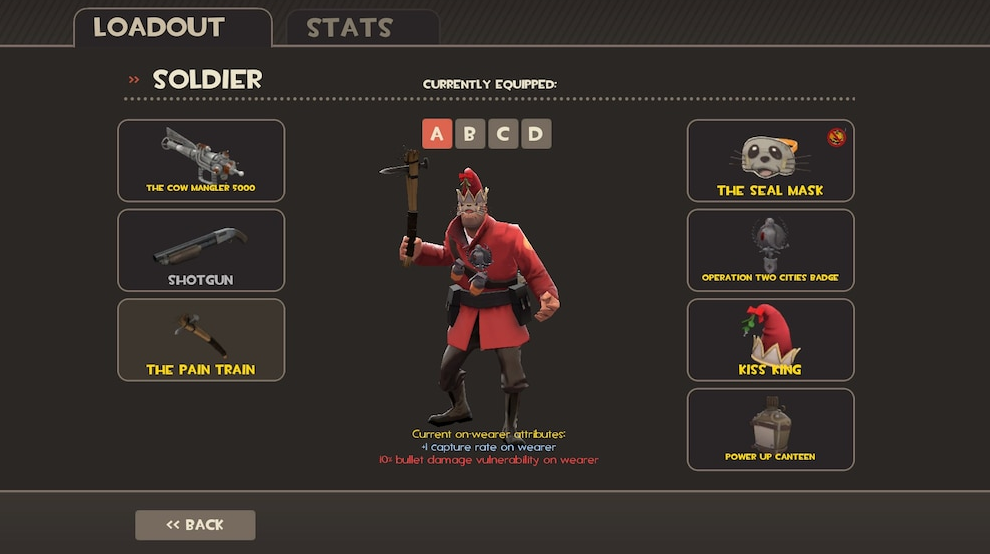Image resolution: width=990 pixels, height=554 pixels.
Task: Select the Operation Two Cities Badge slot
Action: [770, 250]
